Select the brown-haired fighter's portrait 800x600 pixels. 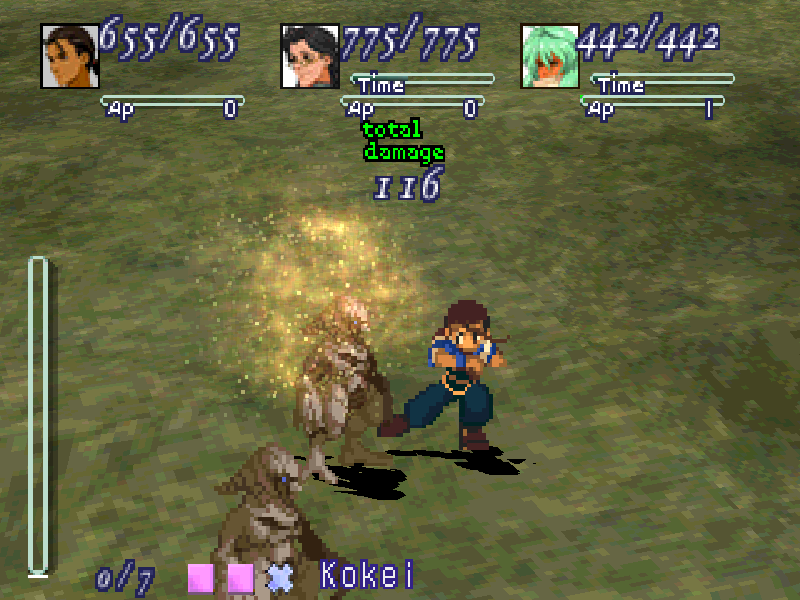69,56
